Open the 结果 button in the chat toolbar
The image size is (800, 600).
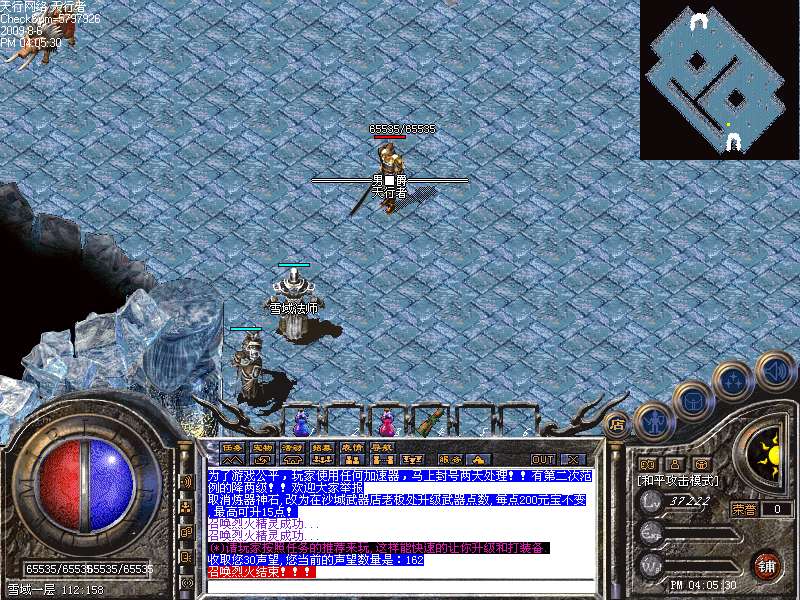click(x=322, y=447)
